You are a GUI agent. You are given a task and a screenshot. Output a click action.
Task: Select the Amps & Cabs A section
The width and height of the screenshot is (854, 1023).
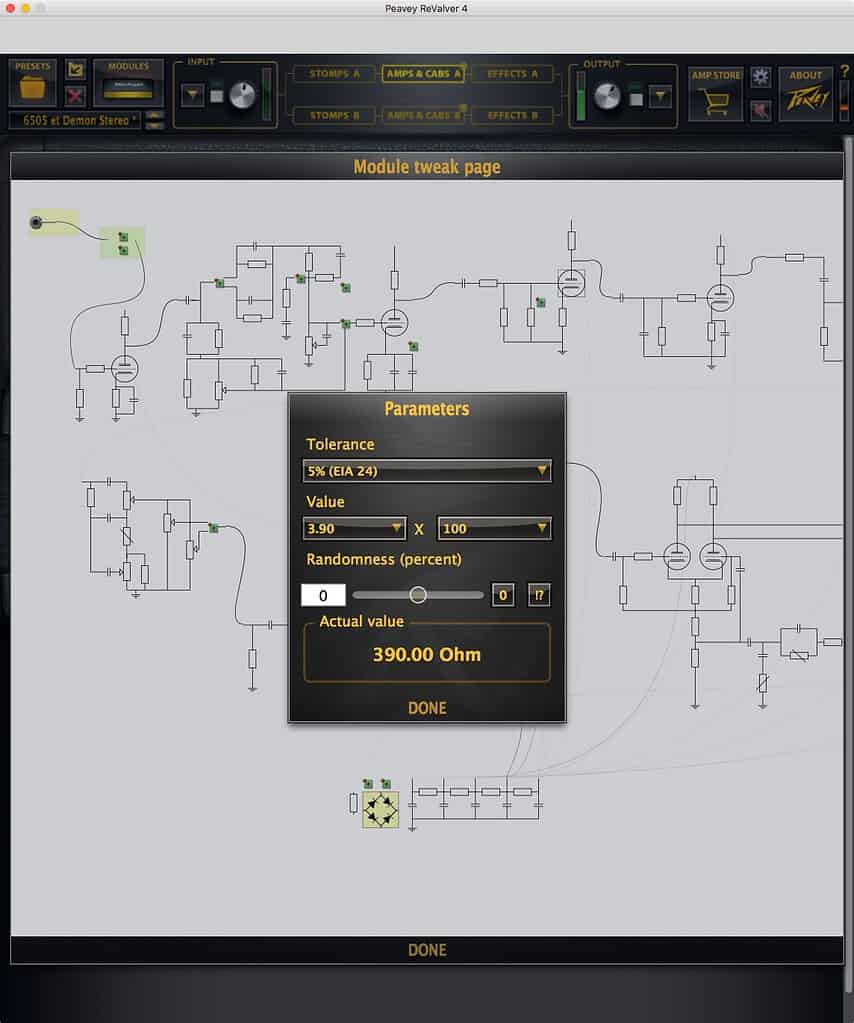(423, 74)
